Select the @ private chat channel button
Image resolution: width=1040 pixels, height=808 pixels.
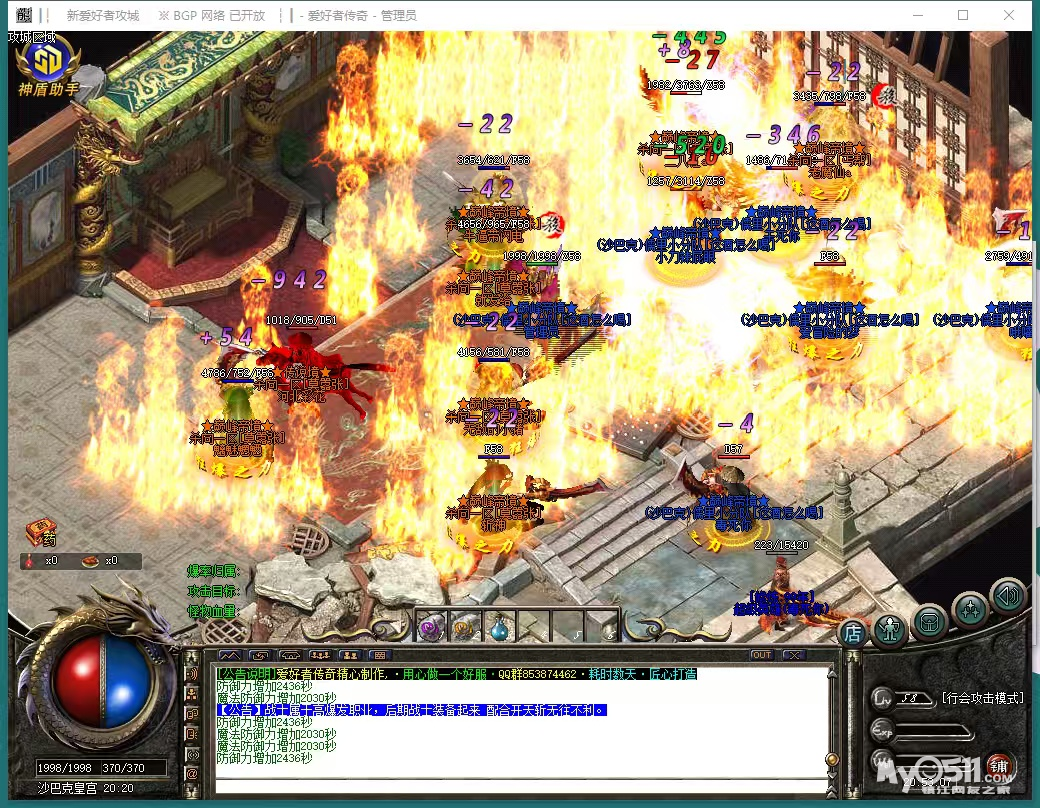coord(192,773)
